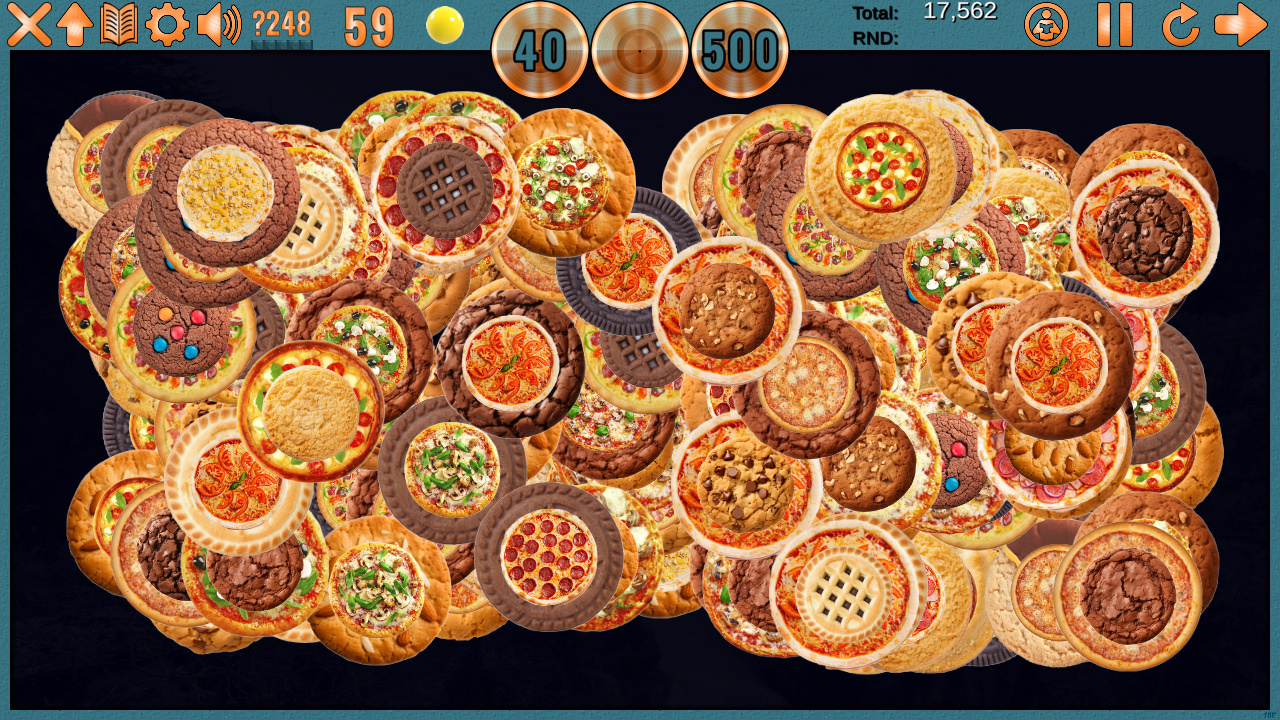1280x720 pixels.
Task: Close the game with the X button
Action: [29, 24]
